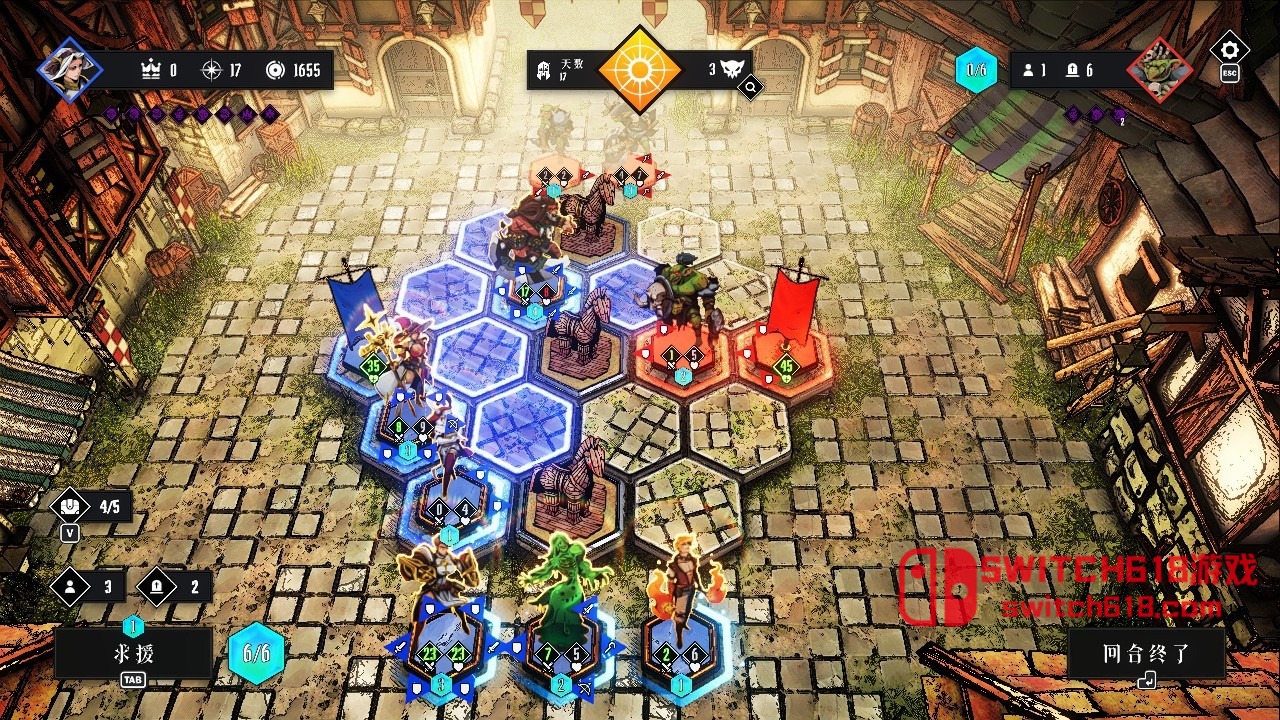Select the player hero portrait

point(70,69)
